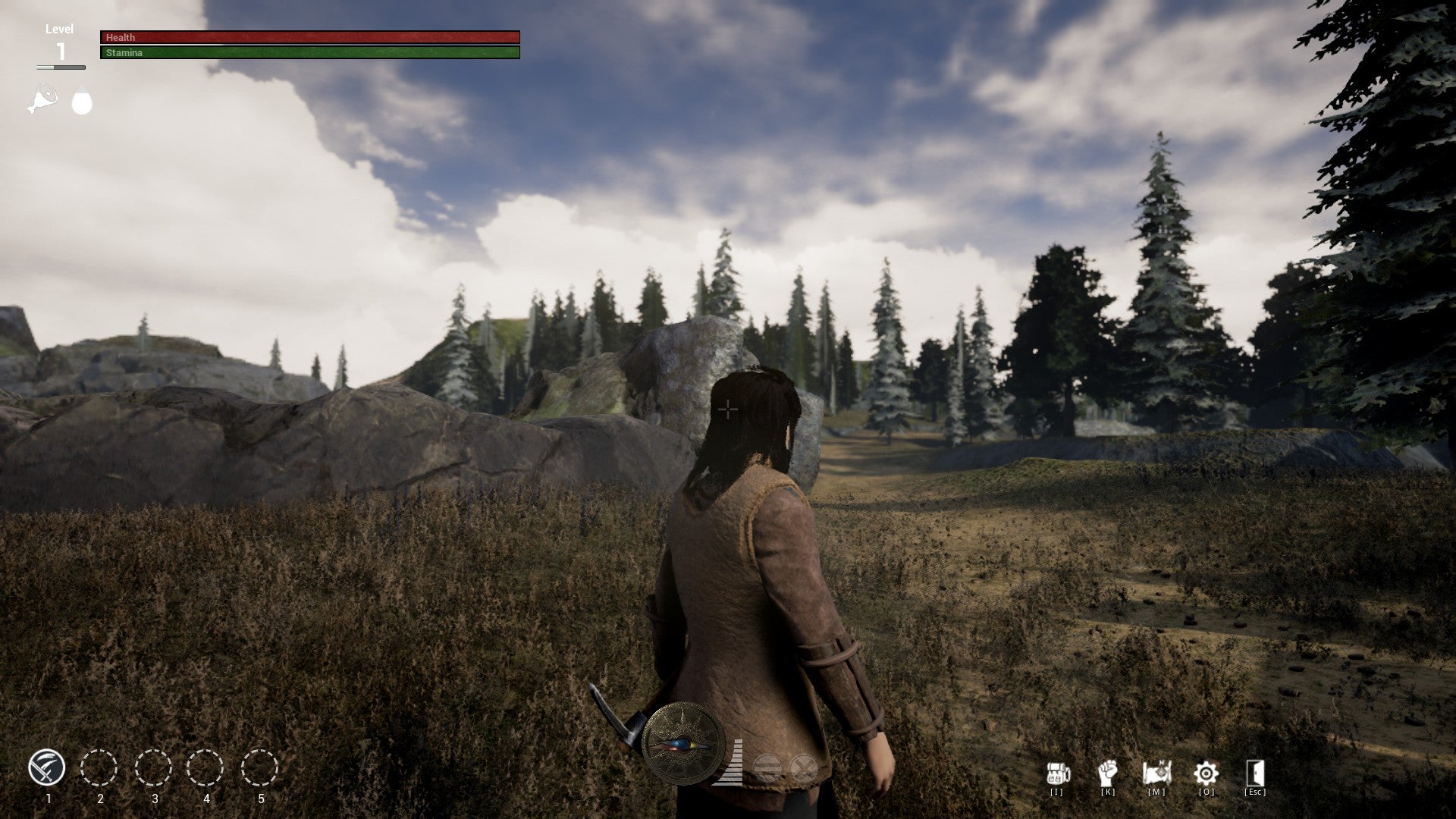Click the Health bar label
1456x819 pixels.
click(x=121, y=37)
